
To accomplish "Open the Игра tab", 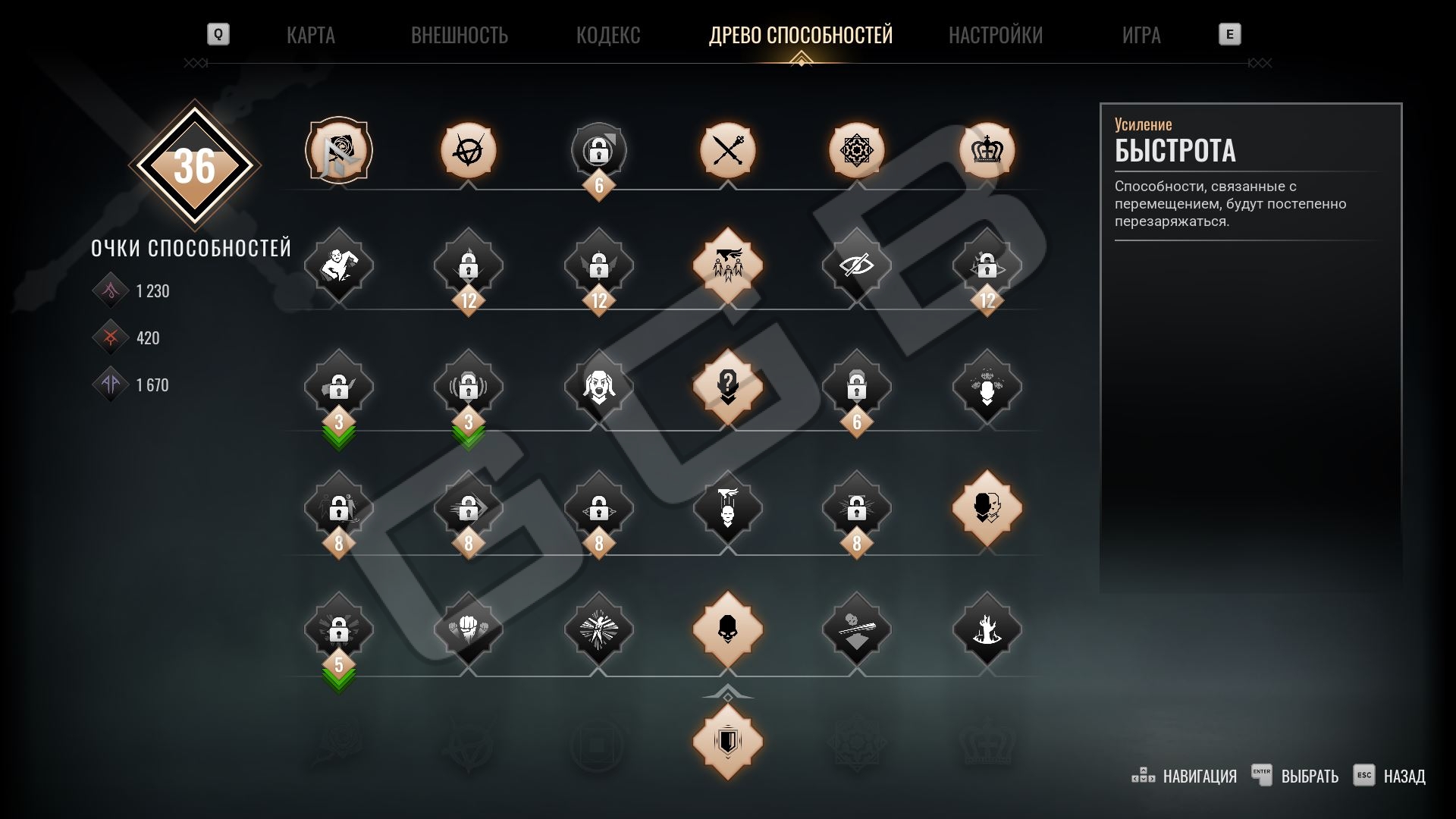I will click(1141, 35).
